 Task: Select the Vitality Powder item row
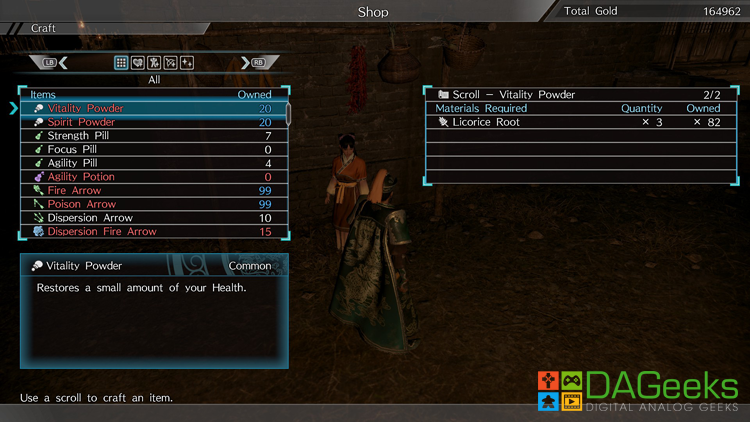[150, 108]
